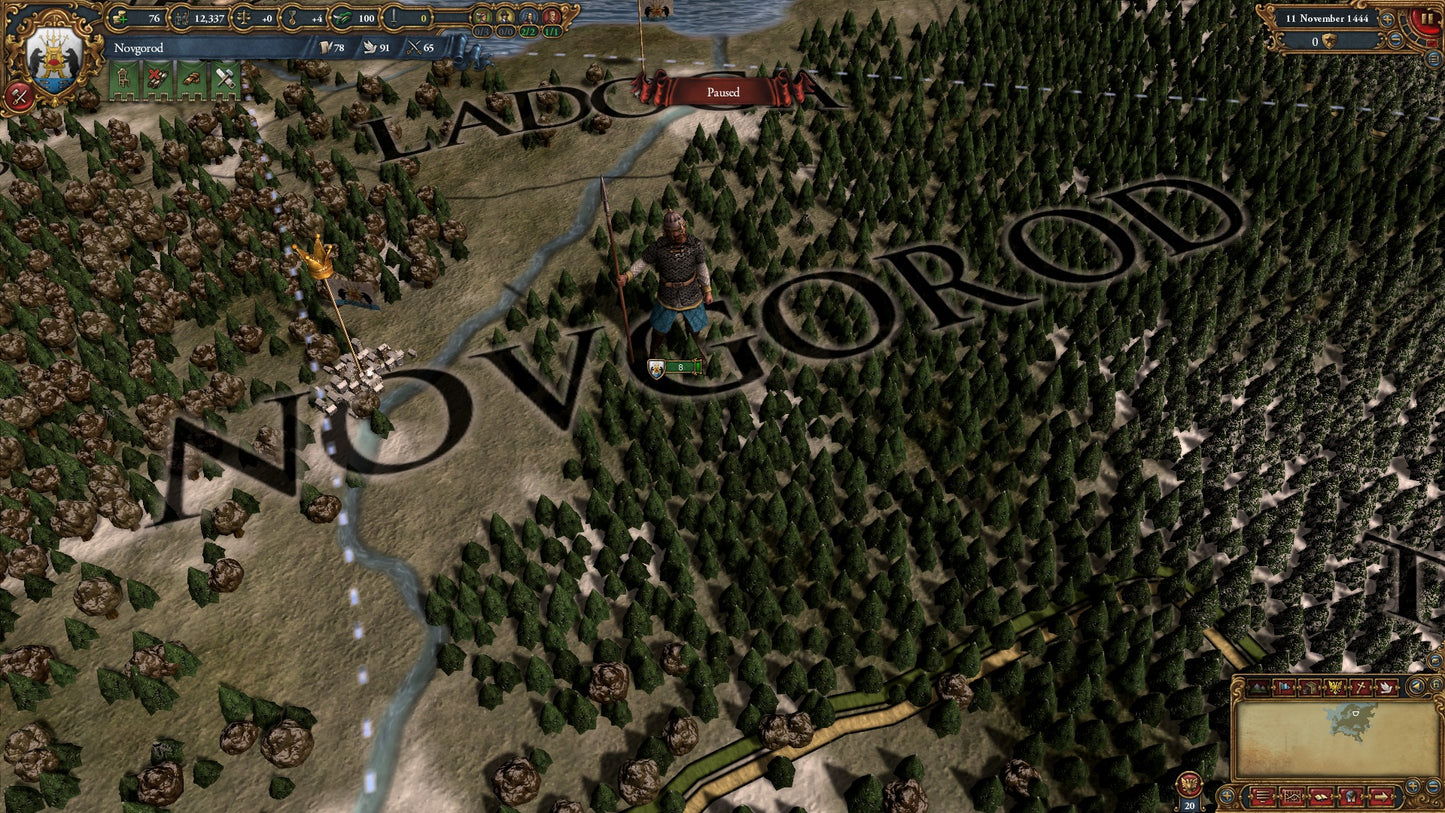Select the terrain map mode icon
This screenshot has width=1445, height=813.
click(1259, 687)
